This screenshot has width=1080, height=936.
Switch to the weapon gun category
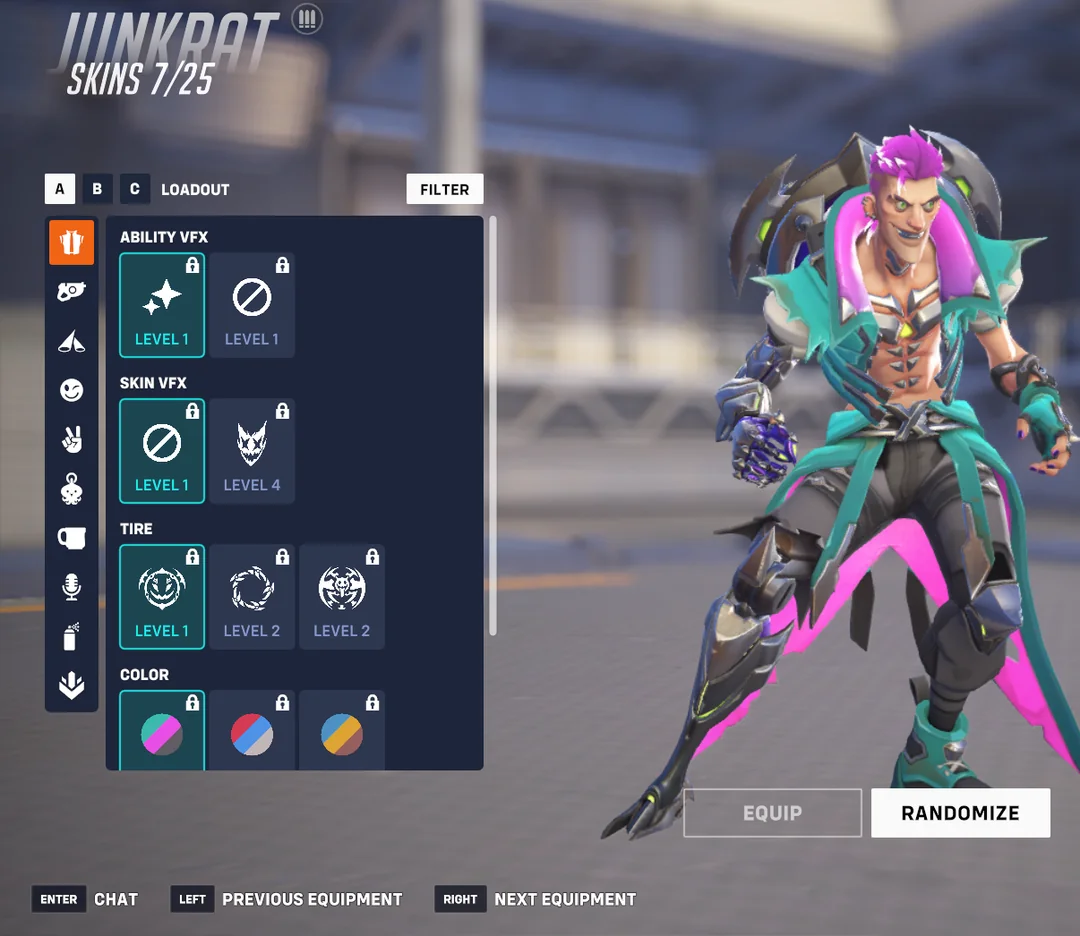[x=72, y=291]
